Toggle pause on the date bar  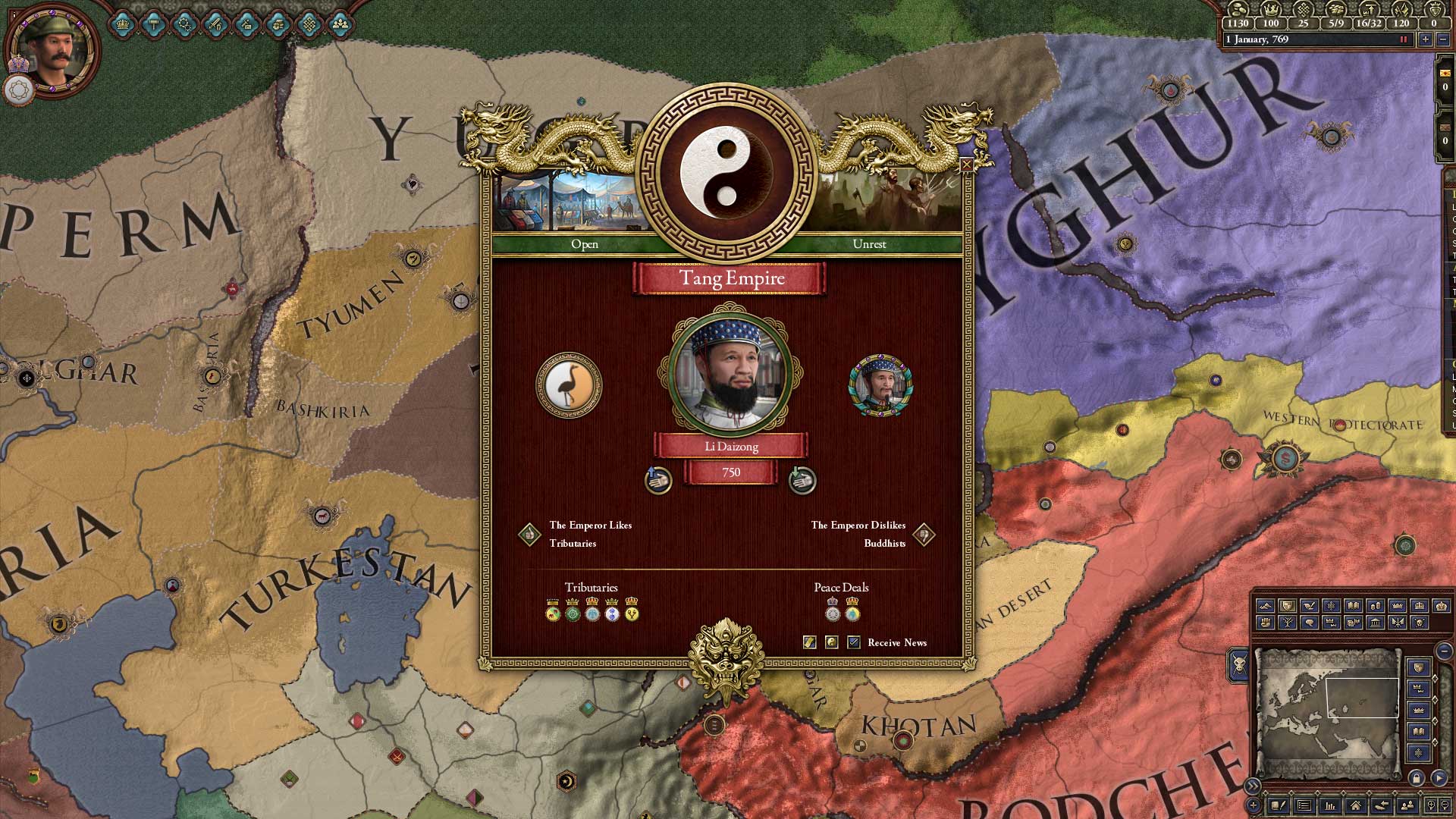(1403, 39)
